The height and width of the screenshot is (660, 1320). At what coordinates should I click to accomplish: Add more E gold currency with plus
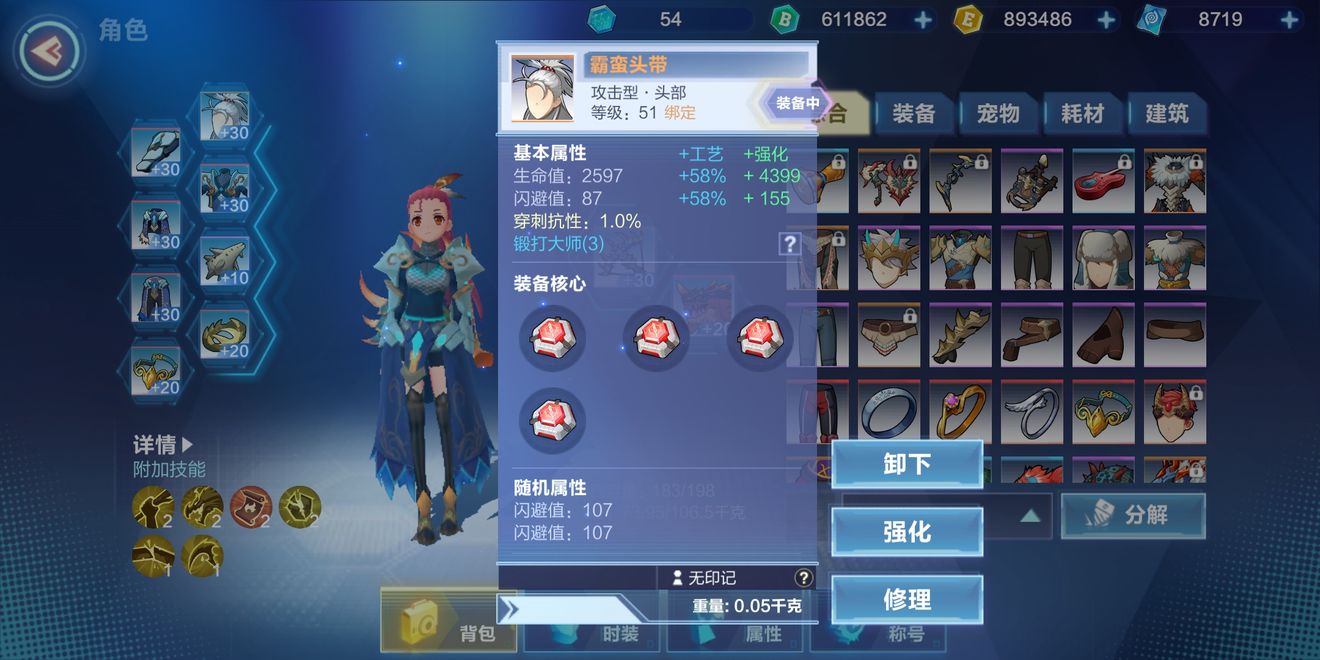click(x=1106, y=19)
